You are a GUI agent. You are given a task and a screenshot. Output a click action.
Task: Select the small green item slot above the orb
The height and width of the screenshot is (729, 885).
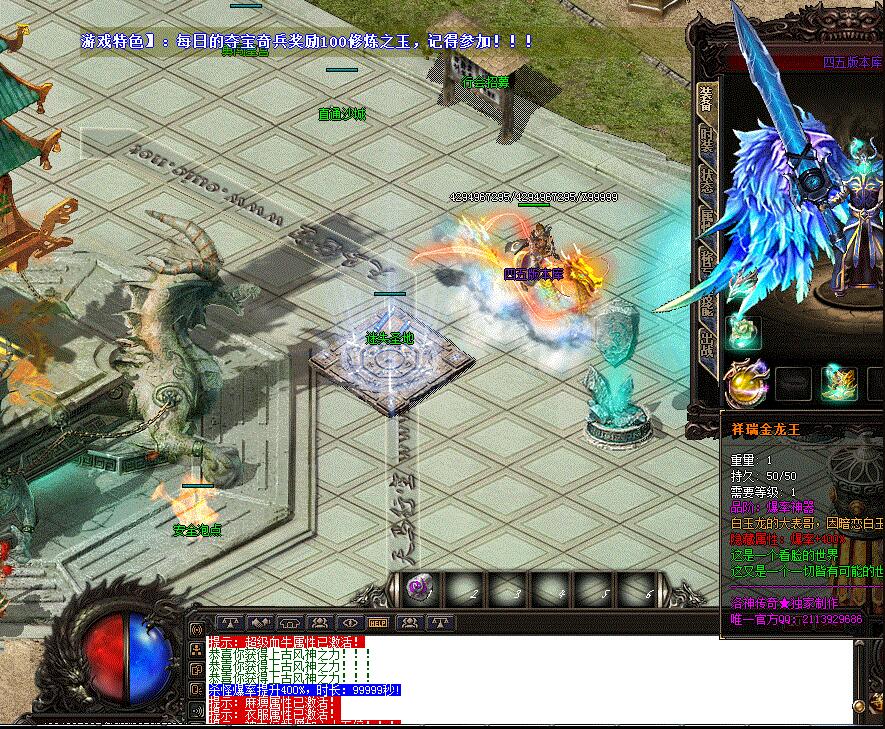tap(742, 332)
